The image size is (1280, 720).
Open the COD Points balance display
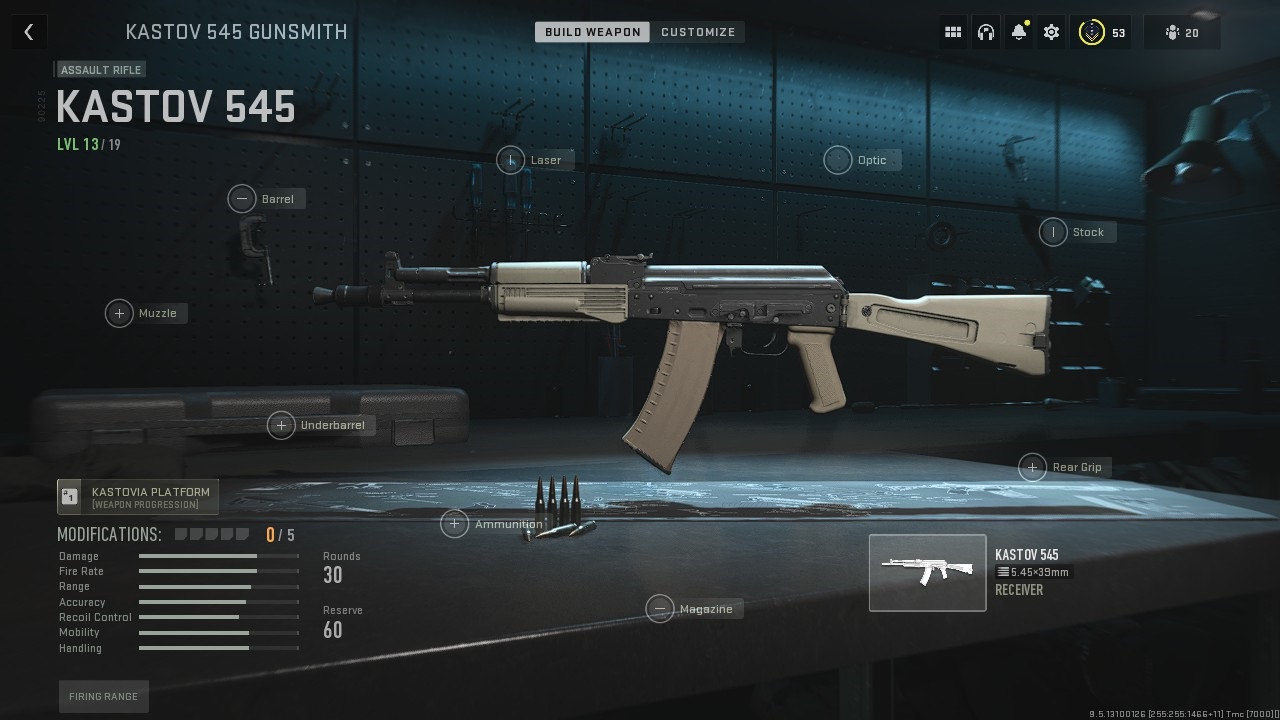pyautogui.click(x=1100, y=31)
